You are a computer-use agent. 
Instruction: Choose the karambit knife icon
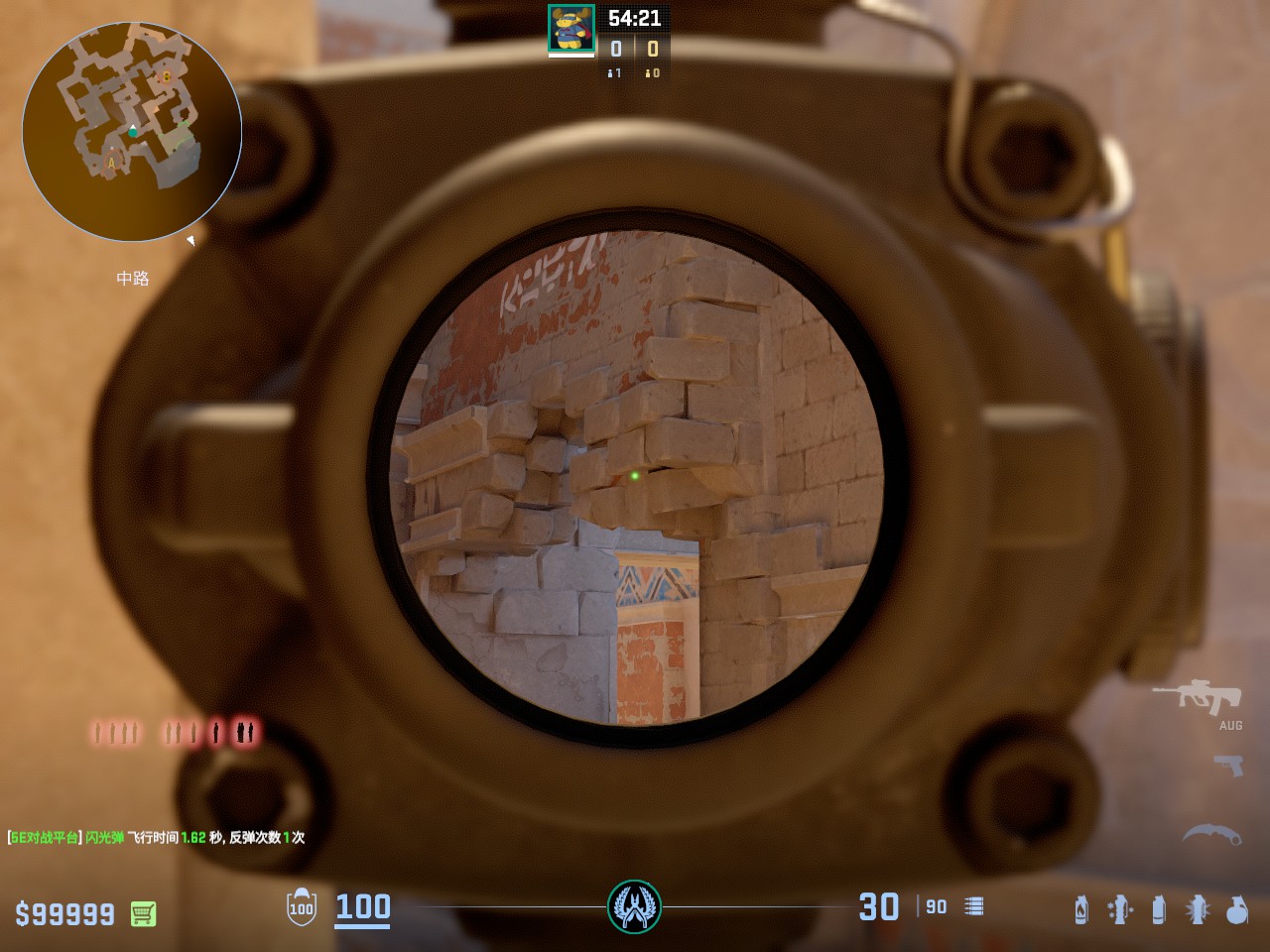(1211, 835)
